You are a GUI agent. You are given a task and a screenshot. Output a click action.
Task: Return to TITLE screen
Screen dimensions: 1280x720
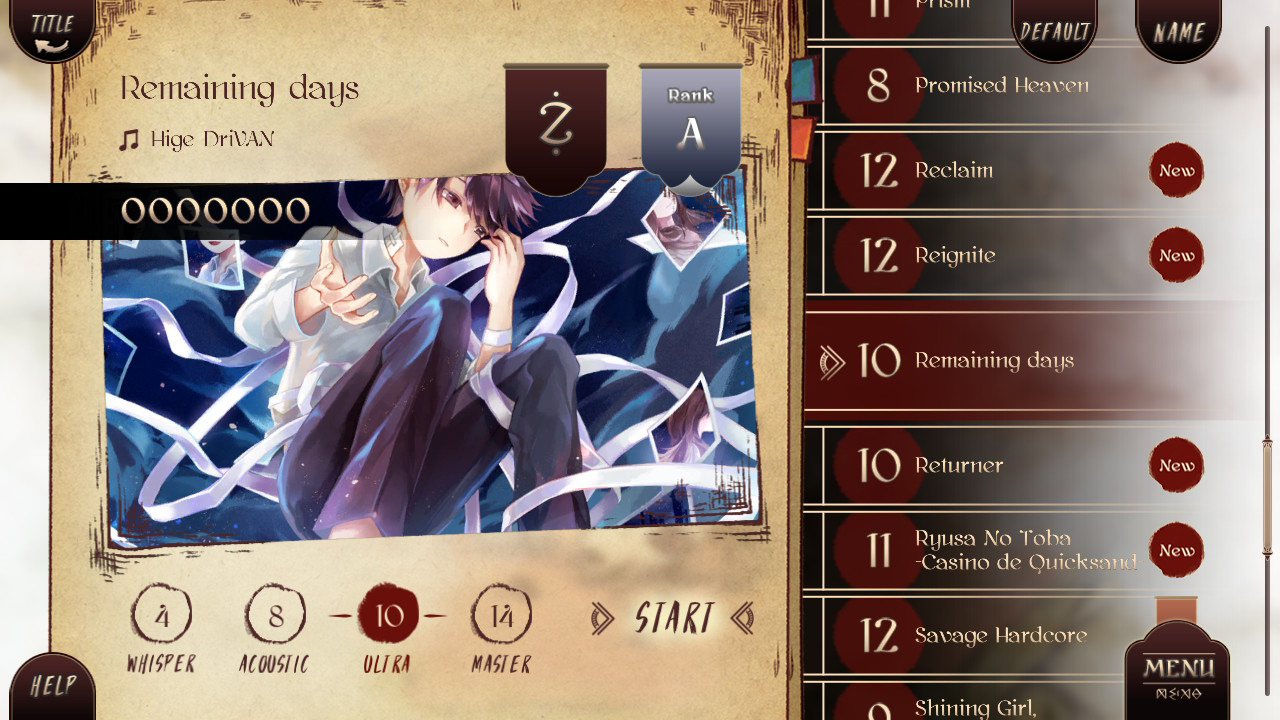point(50,27)
